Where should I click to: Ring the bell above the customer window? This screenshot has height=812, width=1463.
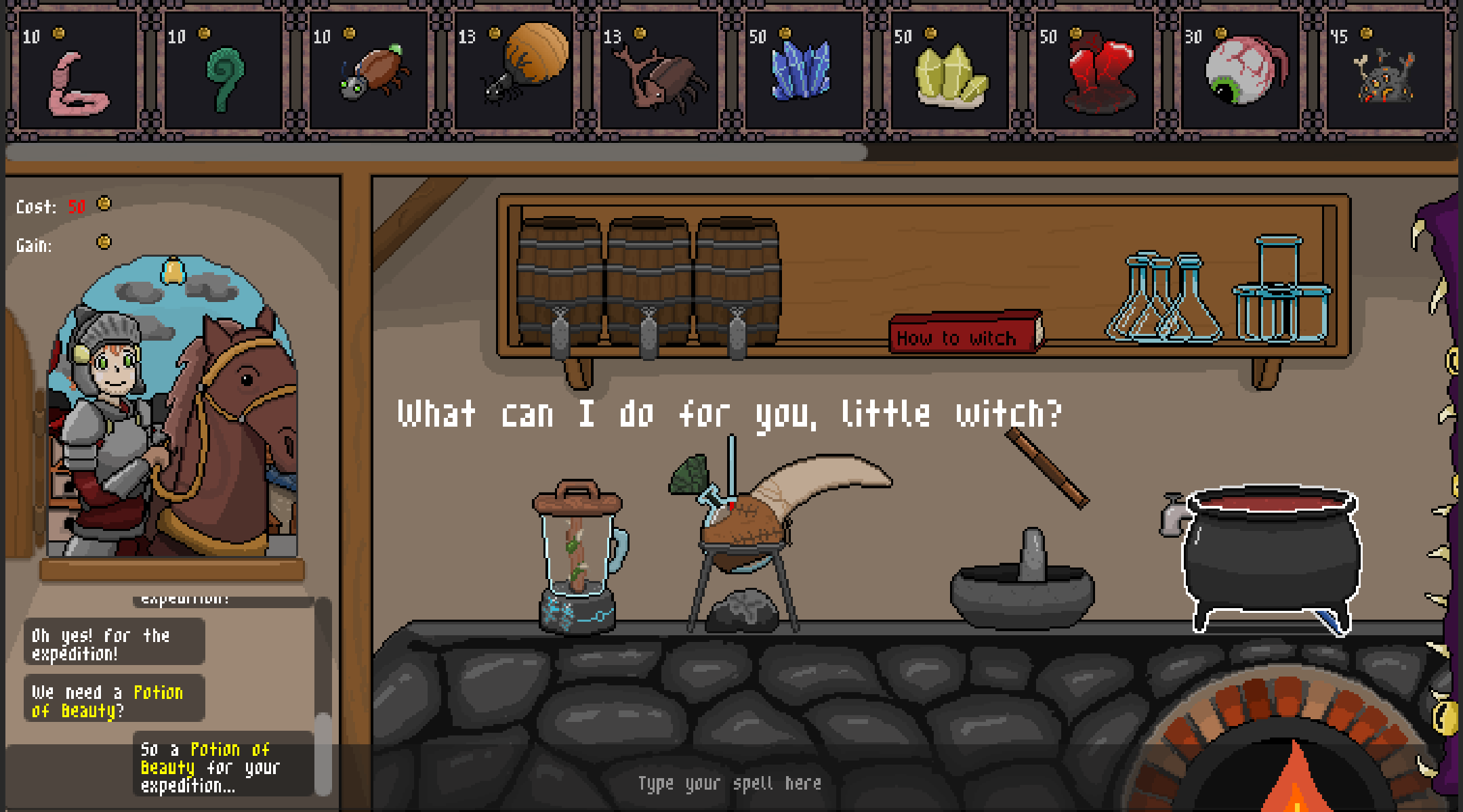pyautogui.click(x=173, y=271)
